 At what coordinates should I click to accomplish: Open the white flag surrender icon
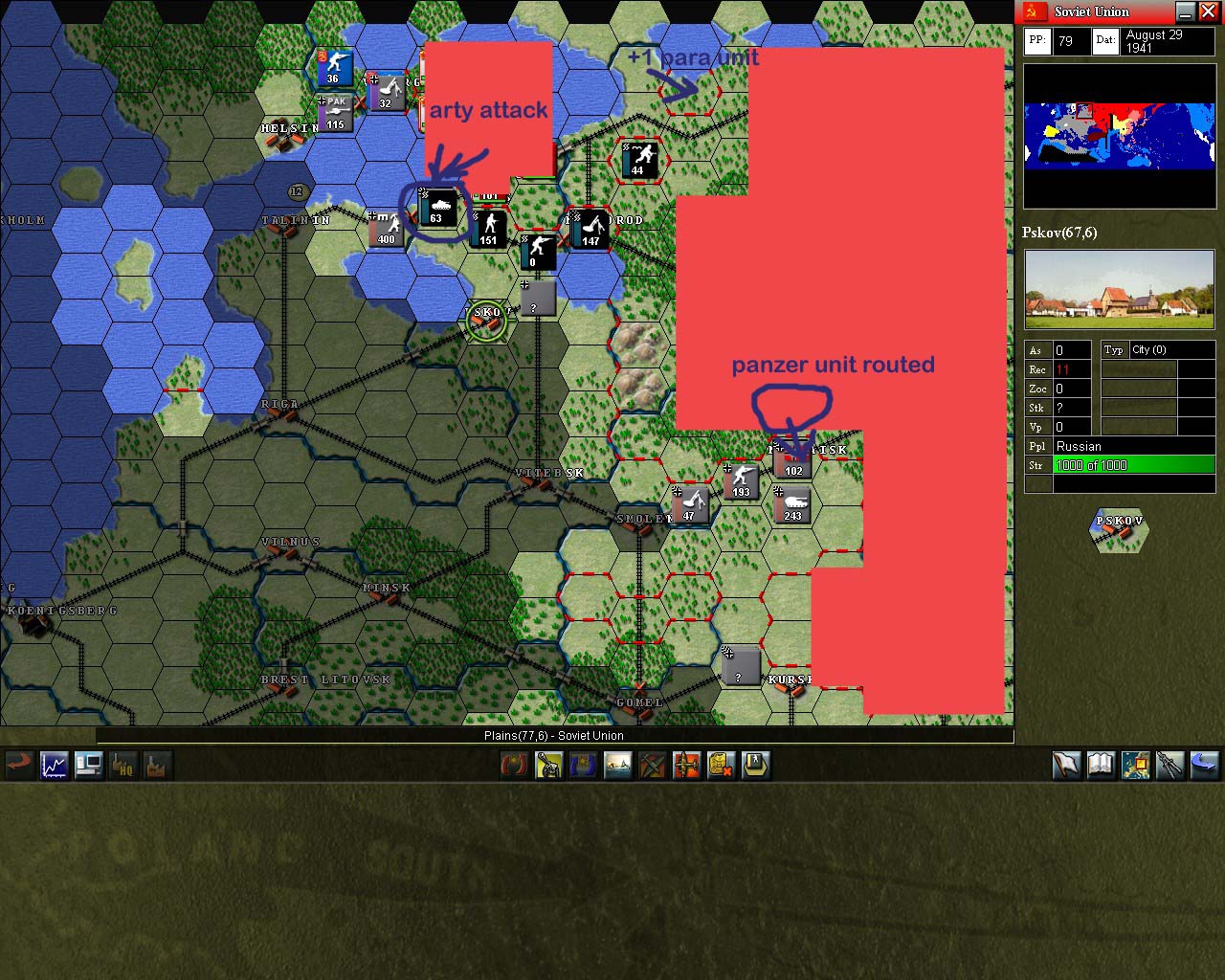pyautogui.click(x=1067, y=765)
